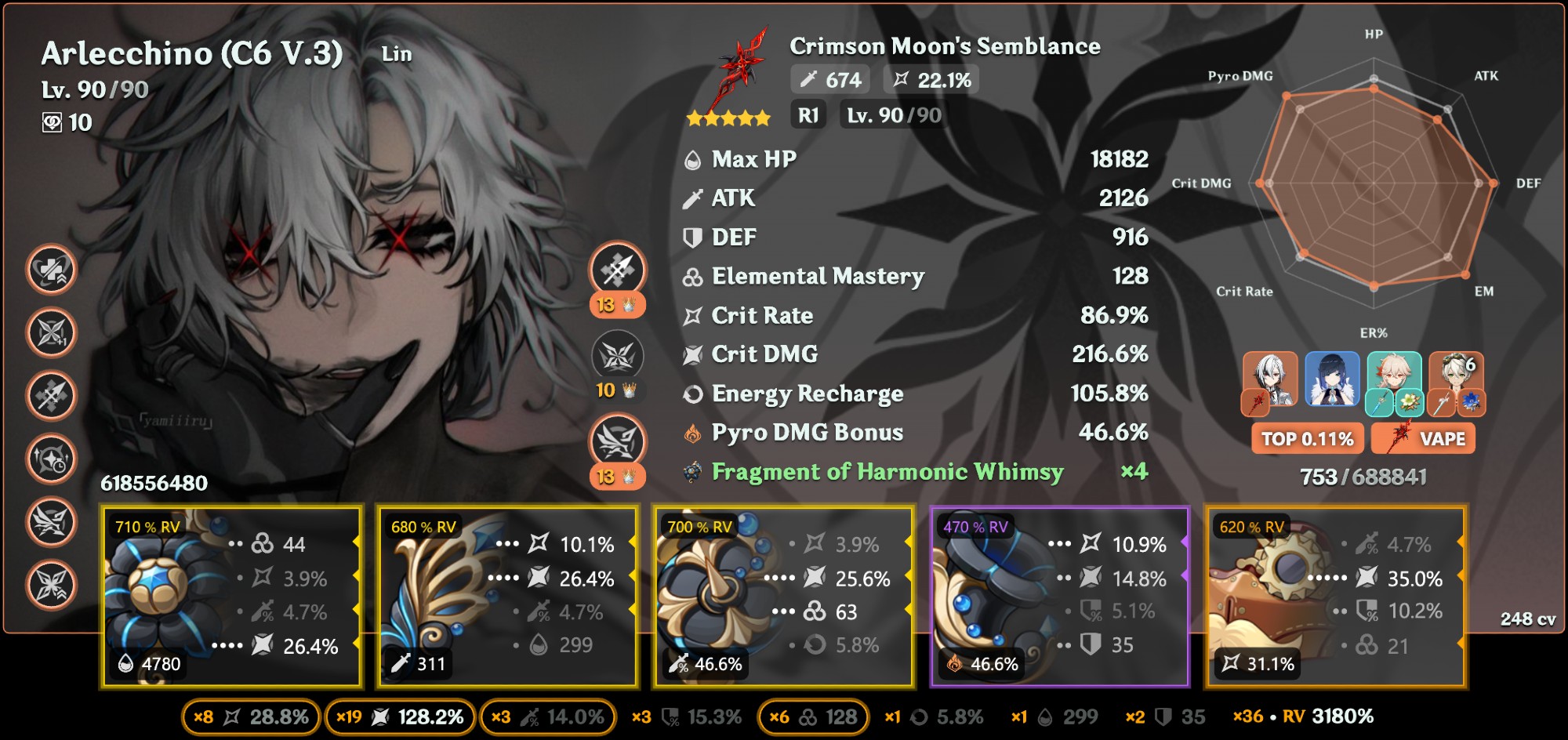The width and height of the screenshot is (1568, 740).
Task: Choose Kazuha's portrait in the team lineup
Action: (1394, 380)
